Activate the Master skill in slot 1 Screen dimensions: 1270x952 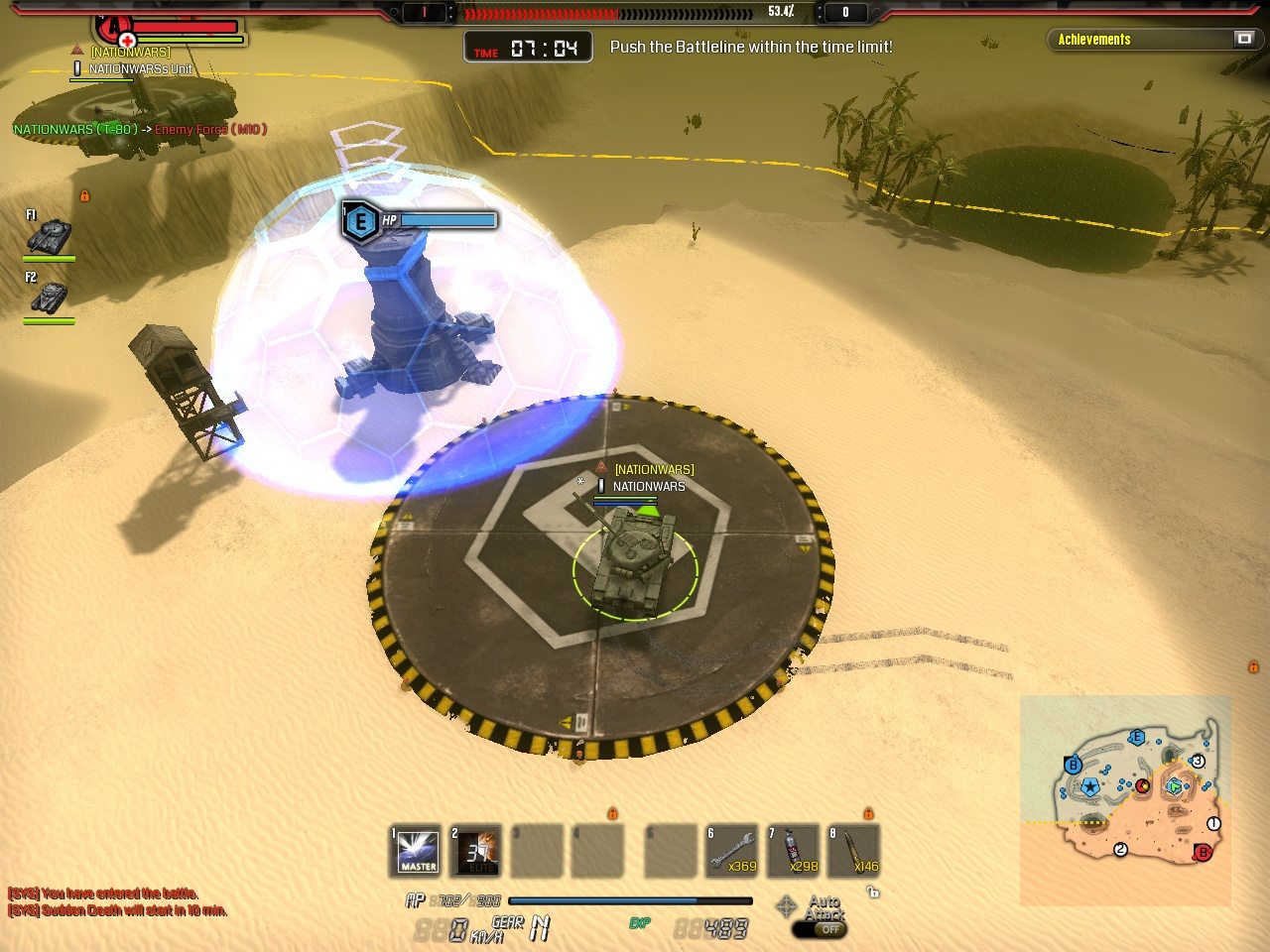pos(418,851)
